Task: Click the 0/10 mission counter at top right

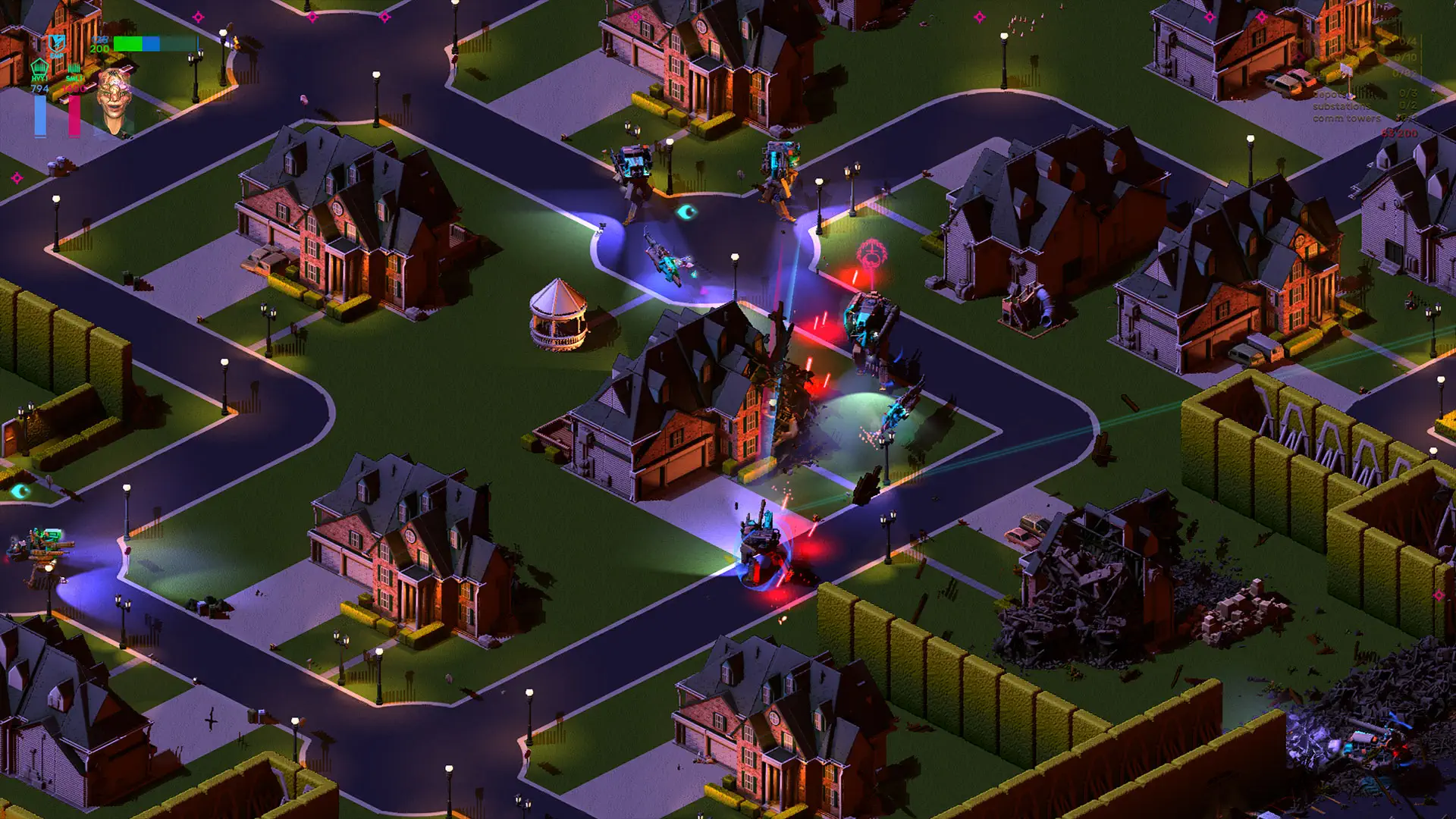Action: pyautogui.click(x=1404, y=57)
